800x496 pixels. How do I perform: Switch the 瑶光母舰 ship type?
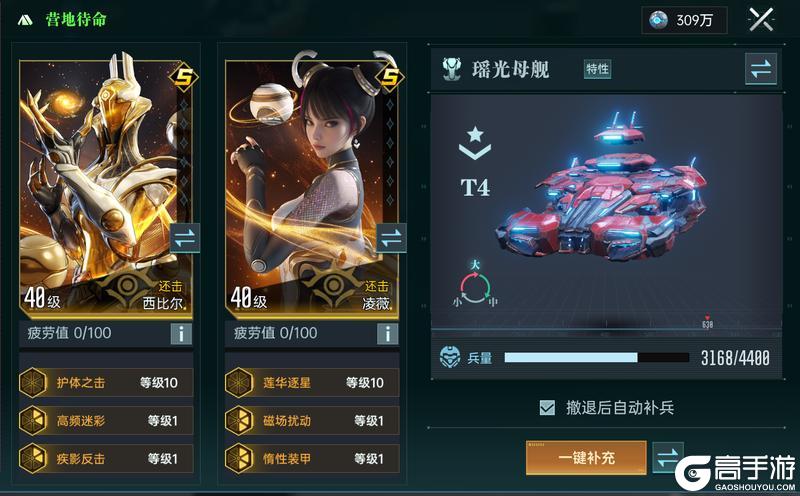[x=760, y=69]
